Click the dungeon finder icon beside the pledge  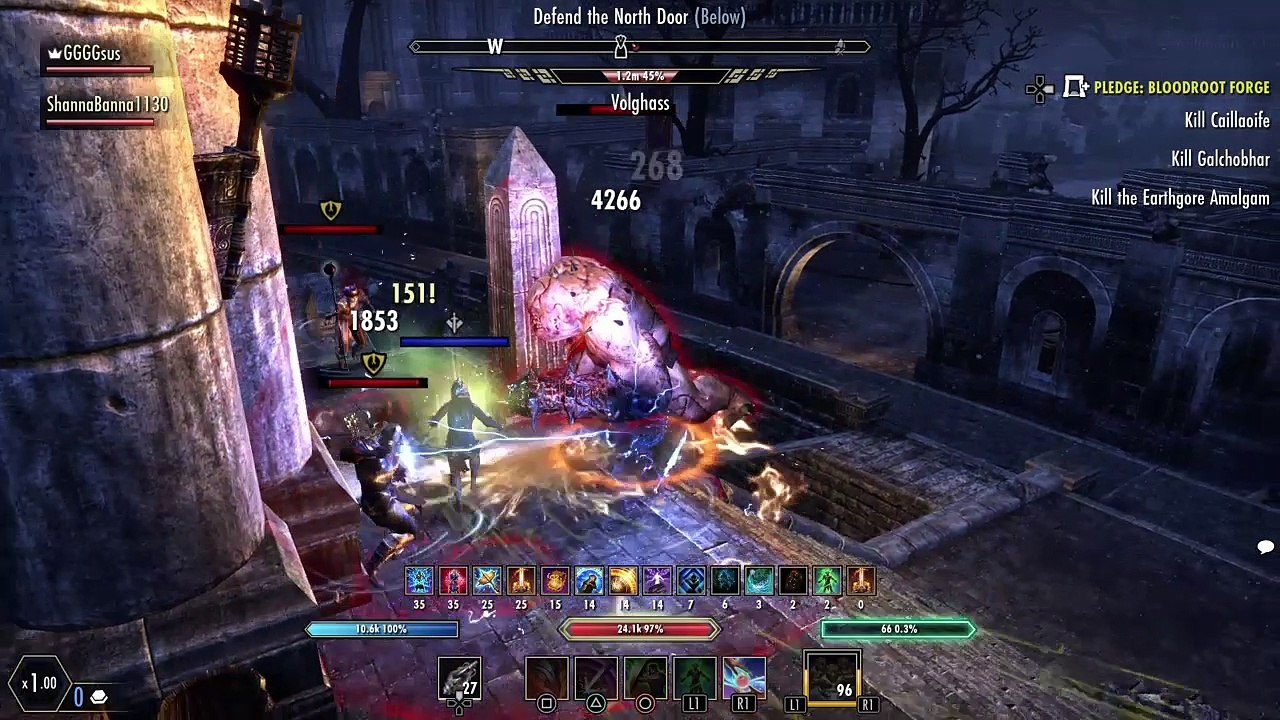coord(1076,88)
